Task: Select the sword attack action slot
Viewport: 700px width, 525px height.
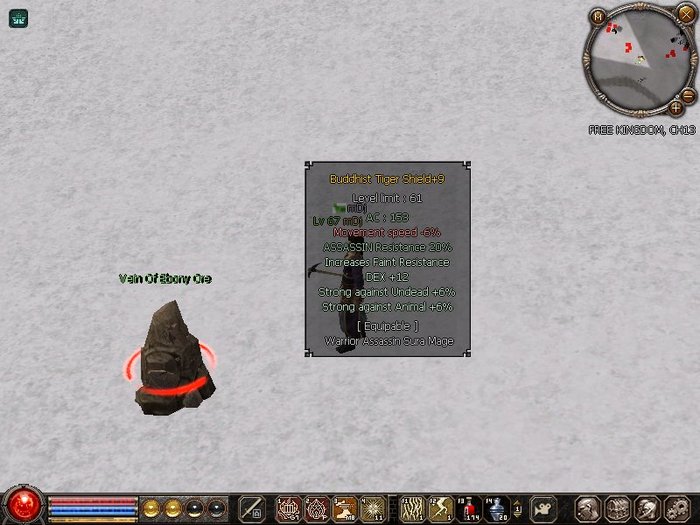Action: (251, 509)
